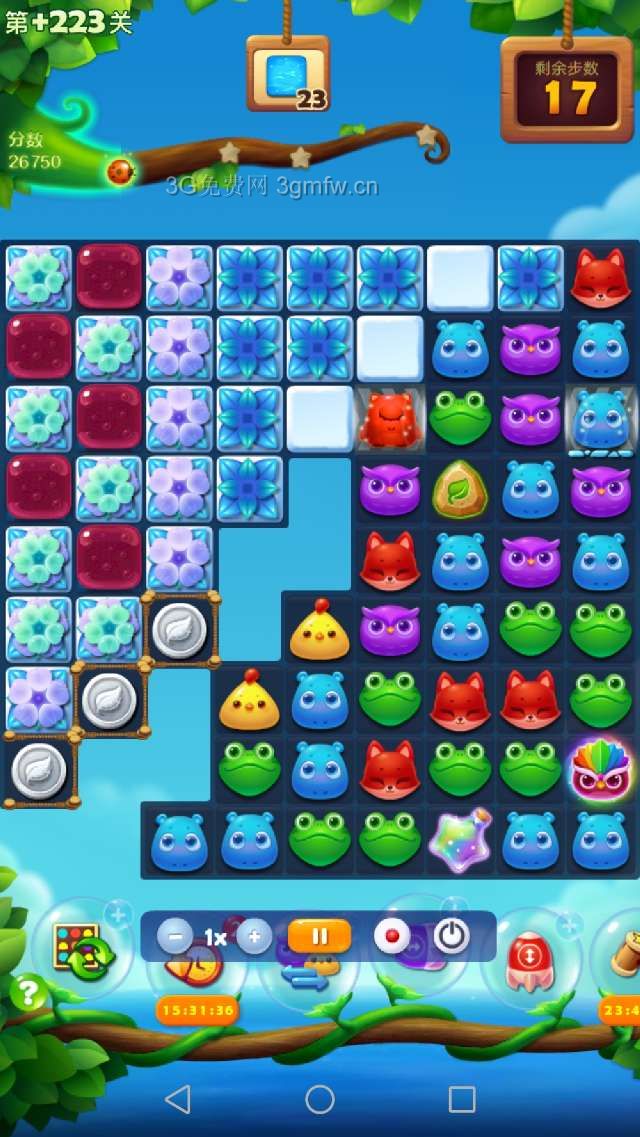Click the power button on overlay bar
This screenshot has width=640, height=1137.
click(x=451, y=937)
